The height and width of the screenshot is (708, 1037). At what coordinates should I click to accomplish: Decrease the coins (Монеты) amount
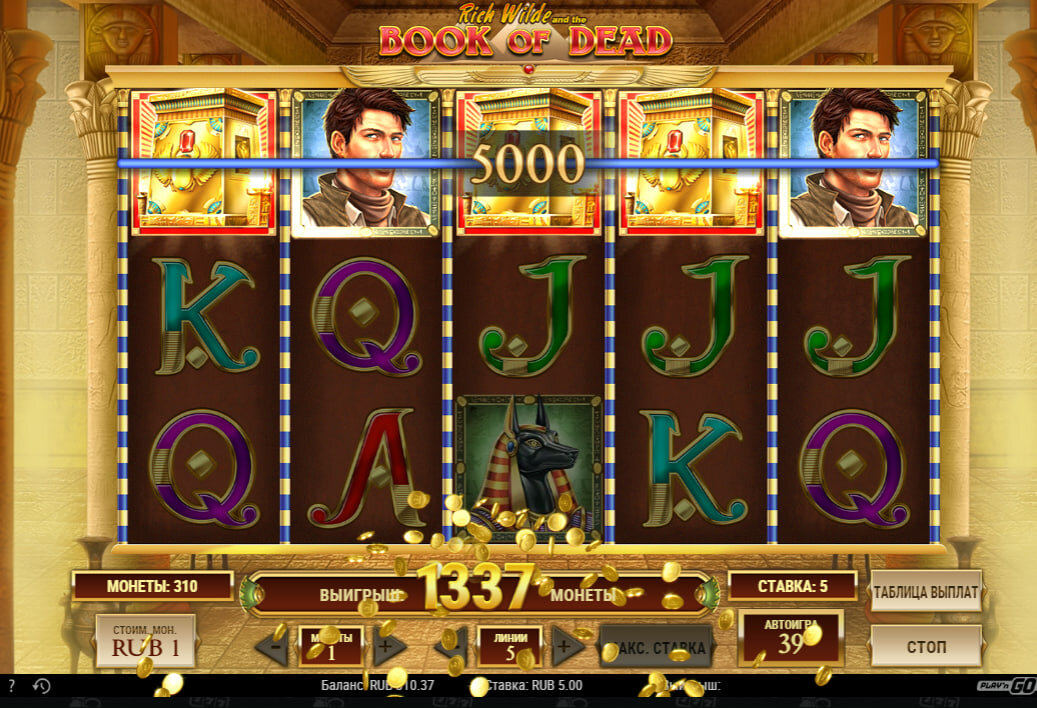pos(271,647)
